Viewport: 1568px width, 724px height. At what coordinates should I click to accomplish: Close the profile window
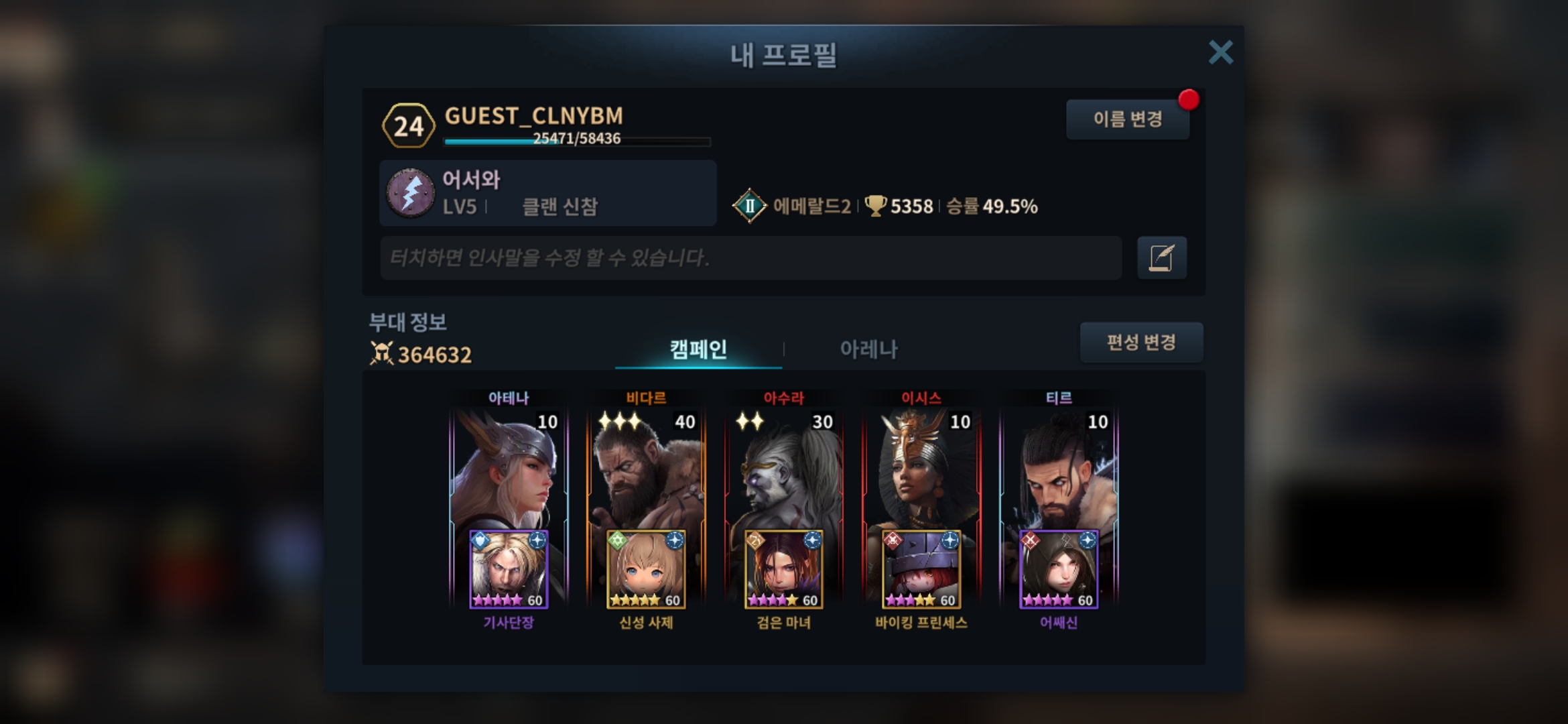coord(1220,52)
